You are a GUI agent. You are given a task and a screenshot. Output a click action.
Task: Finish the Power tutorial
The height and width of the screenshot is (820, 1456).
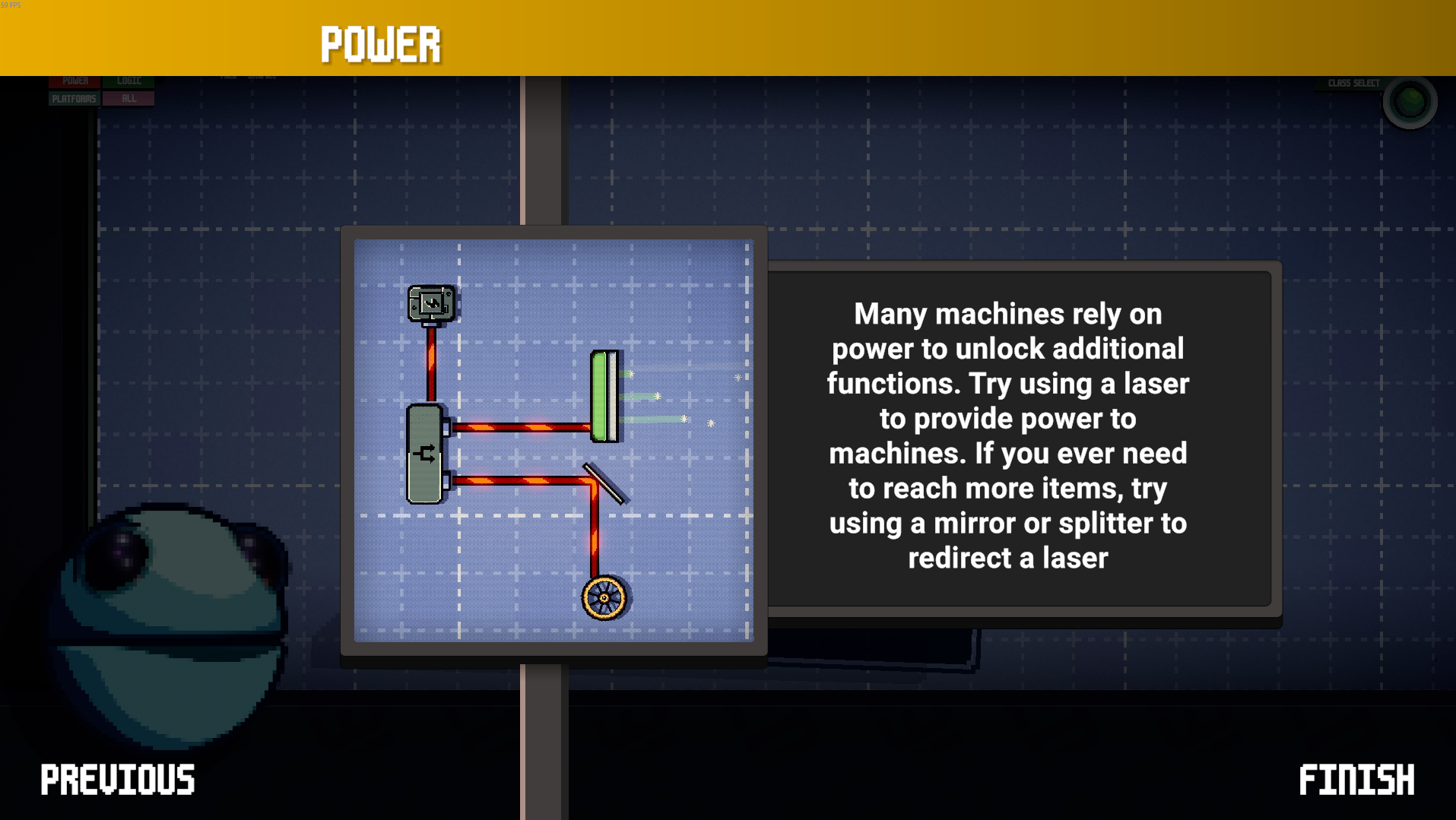click(x=1356, y=780)
